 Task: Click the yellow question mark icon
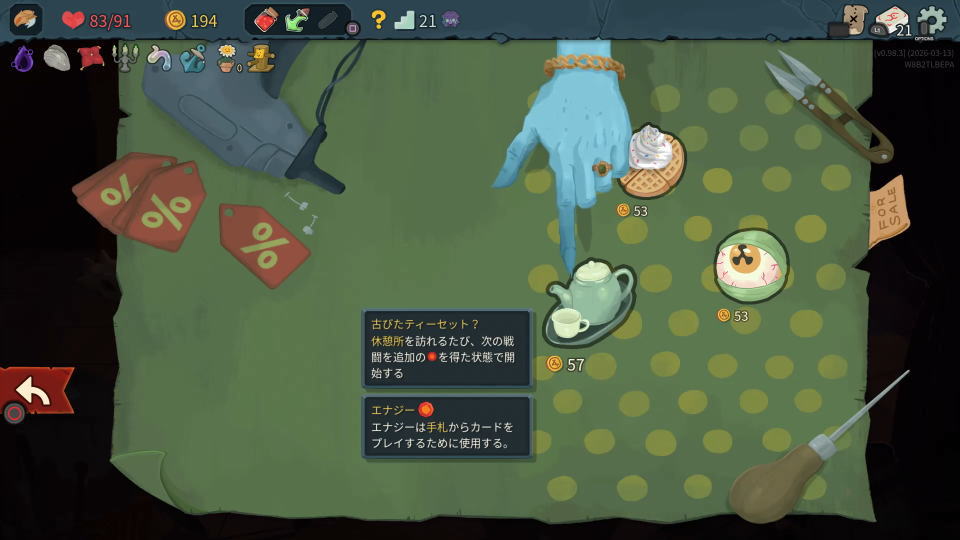coord(378,20)
